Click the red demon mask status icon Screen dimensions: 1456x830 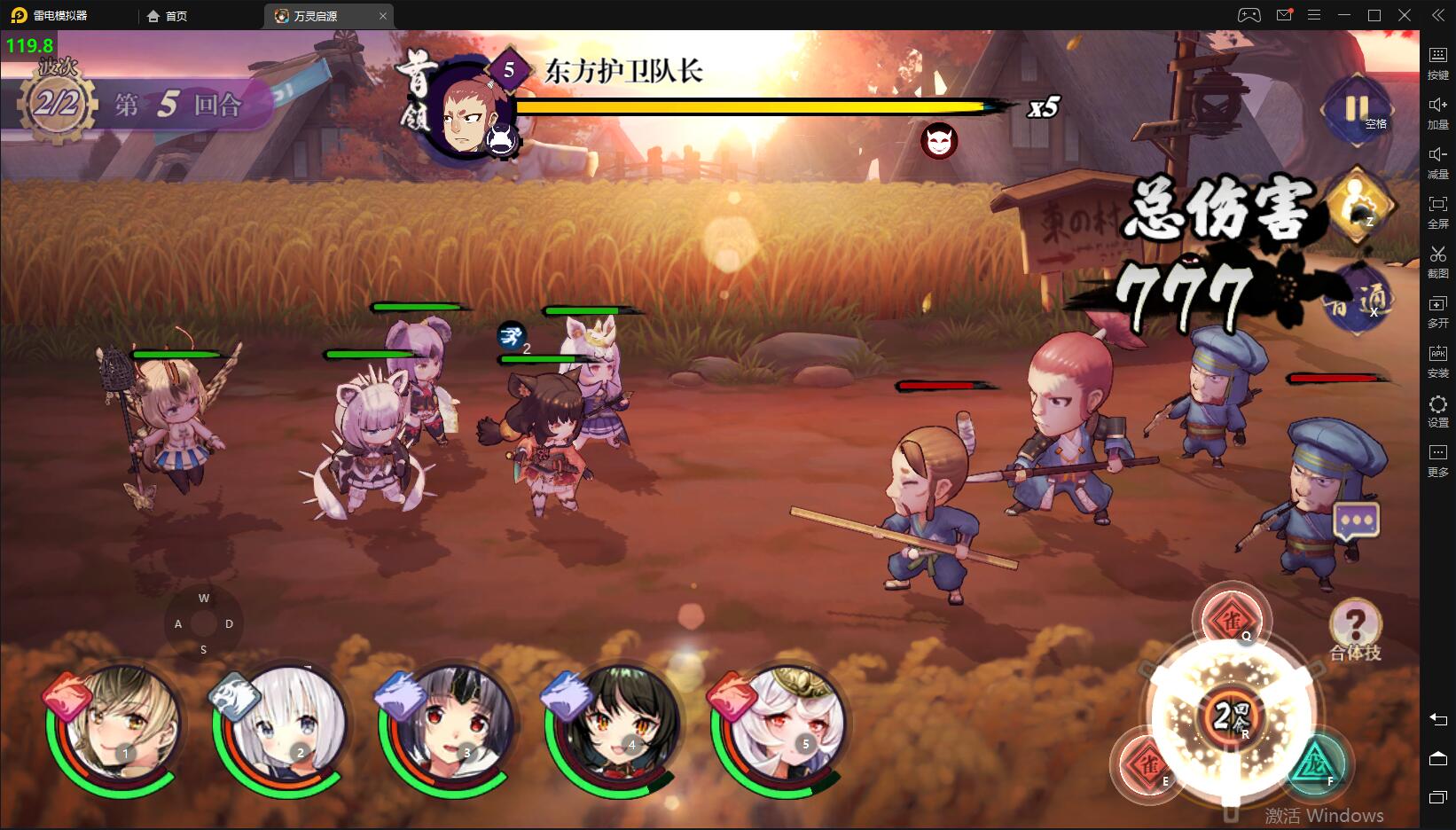938,140
